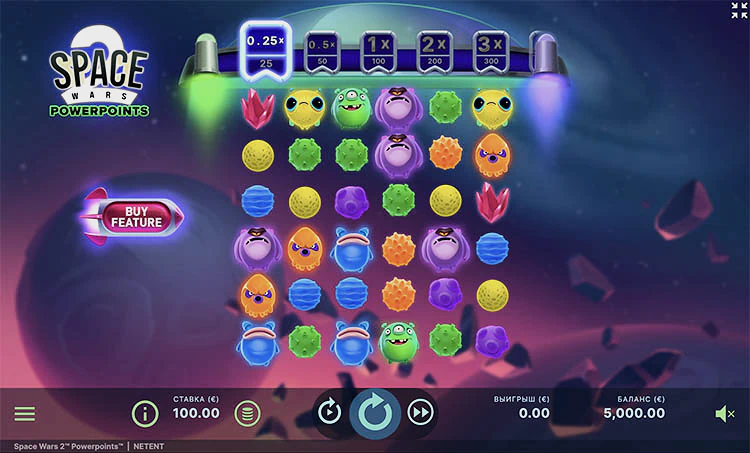Exit fullscreen using the corner arrows icon
Screen dimensions: 750x453
(x=738, y=10)
